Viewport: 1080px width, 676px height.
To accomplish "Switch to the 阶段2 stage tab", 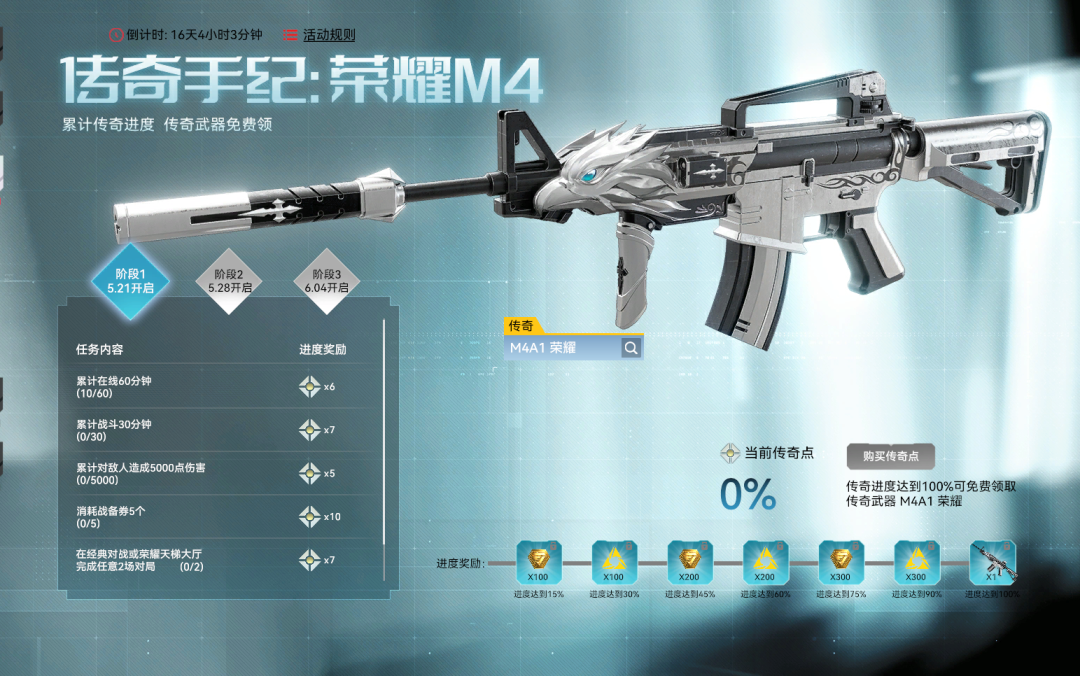I will pyautogui.click(x=229, y=281).
